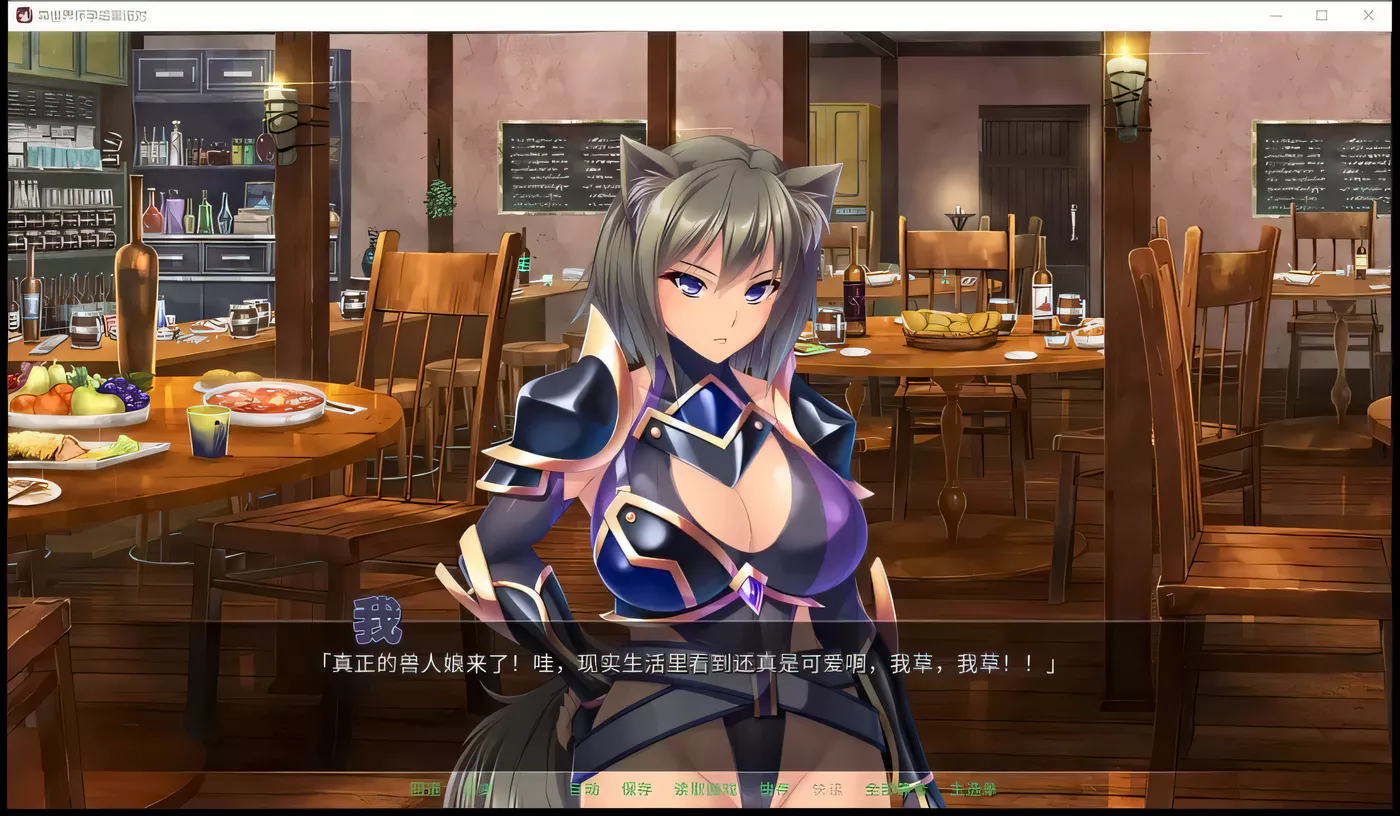The width and height of the screenshot is (1400, 816).
Task: Click the grayed-out 快读 quick load option
Action: tap(826, 790)
